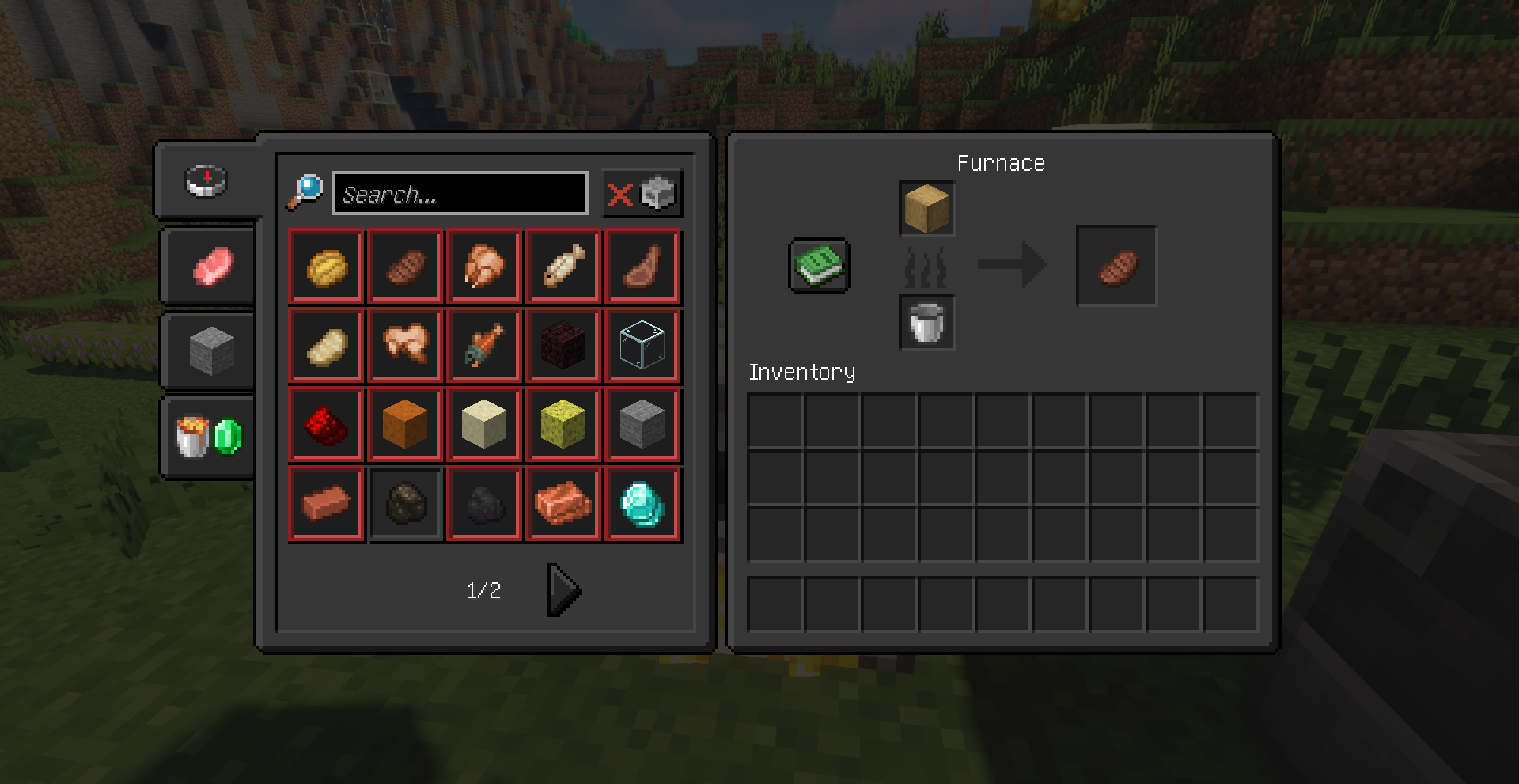Choose the diamond smelting recipe
Image resolution: width=1519 pixels, height=784 pixels.
[642, 503]
